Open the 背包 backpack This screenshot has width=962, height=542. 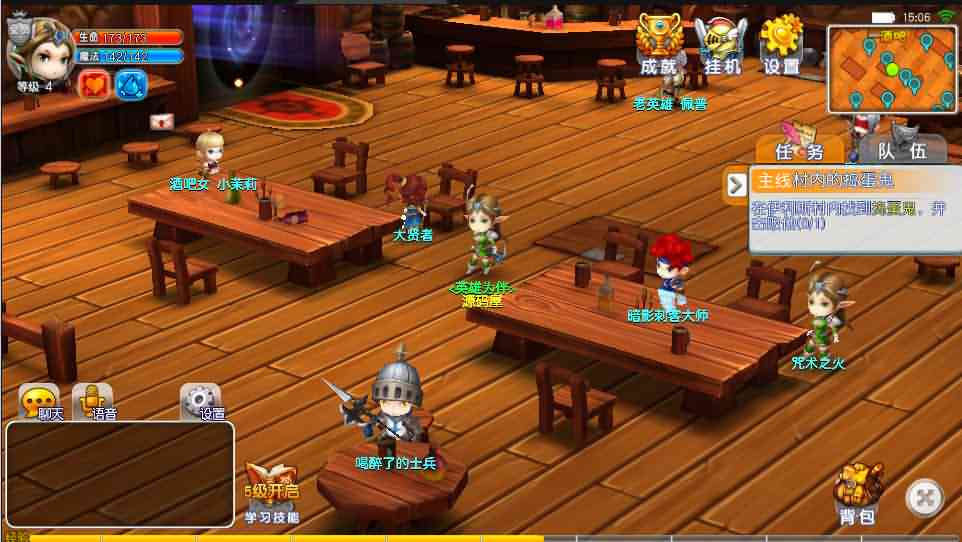(858, 493)
